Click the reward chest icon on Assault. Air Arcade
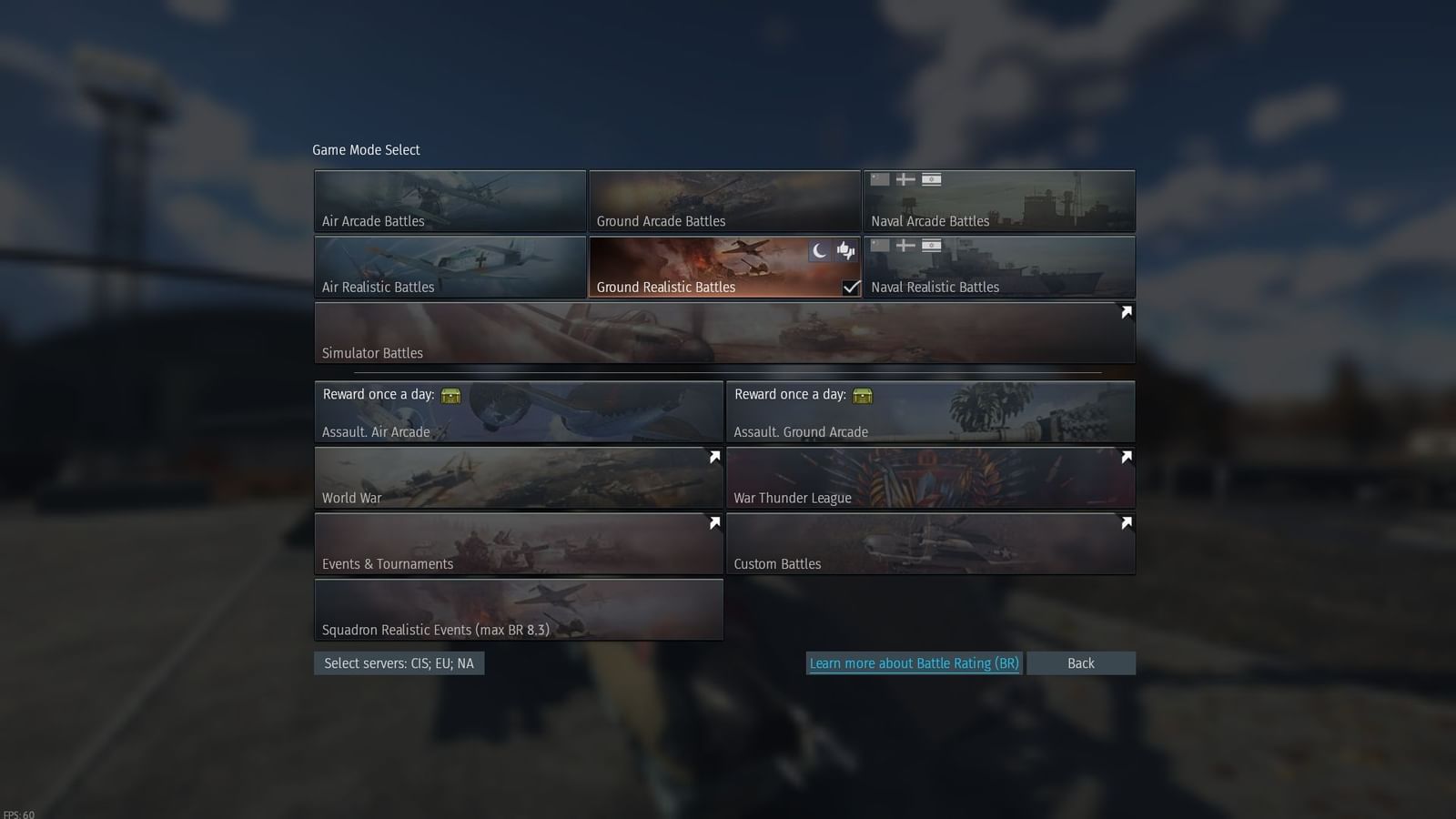Screen dimensions: 1456x819 pos(452,395)
